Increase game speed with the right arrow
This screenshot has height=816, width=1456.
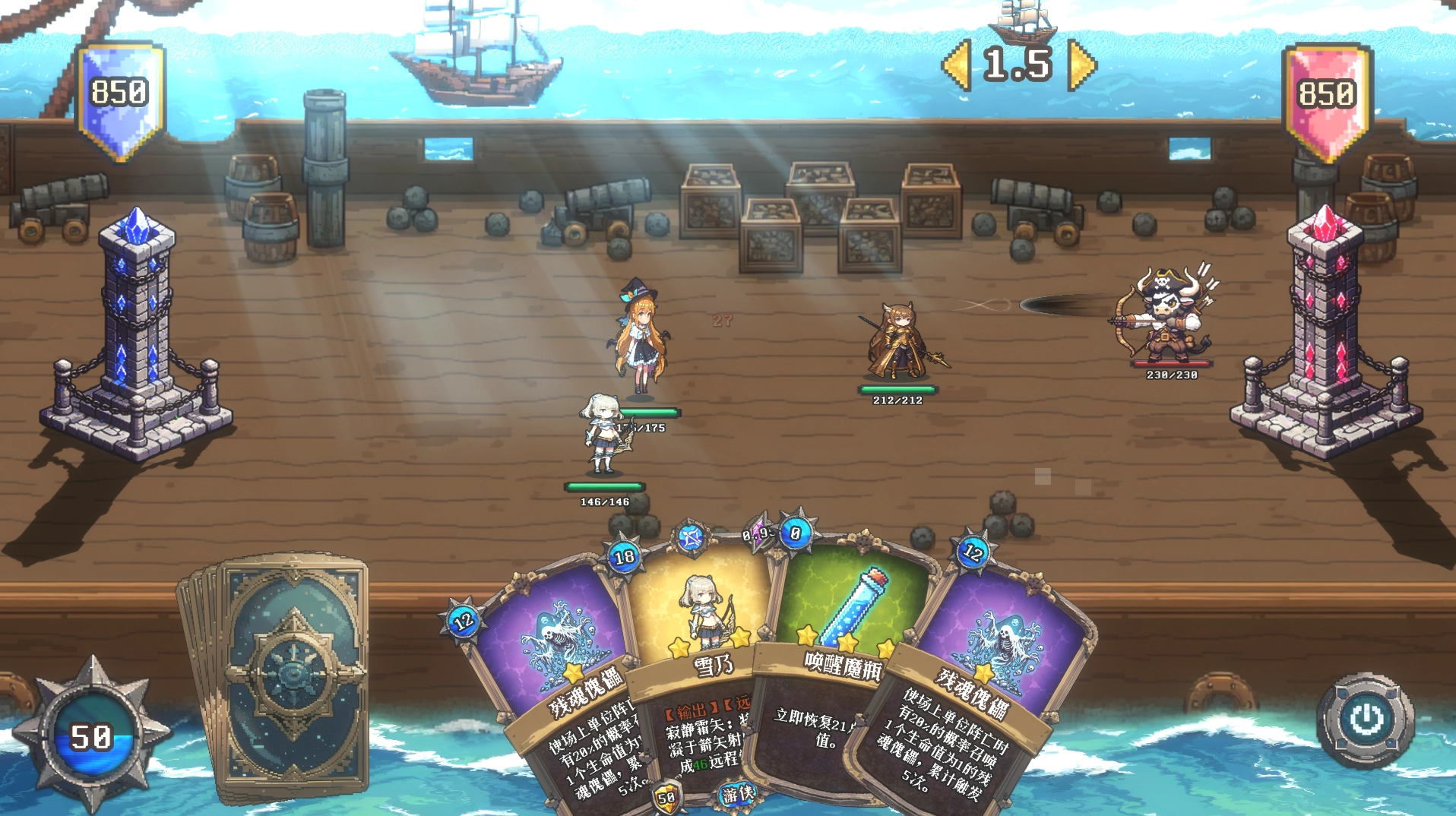coord(1081,65)
